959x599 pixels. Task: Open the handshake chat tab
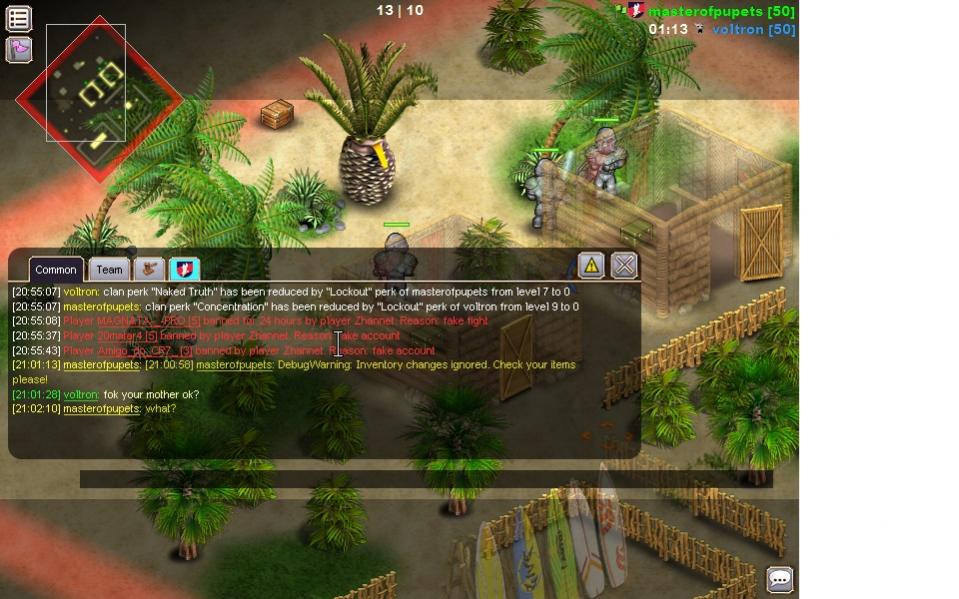[x=150, y=268]
